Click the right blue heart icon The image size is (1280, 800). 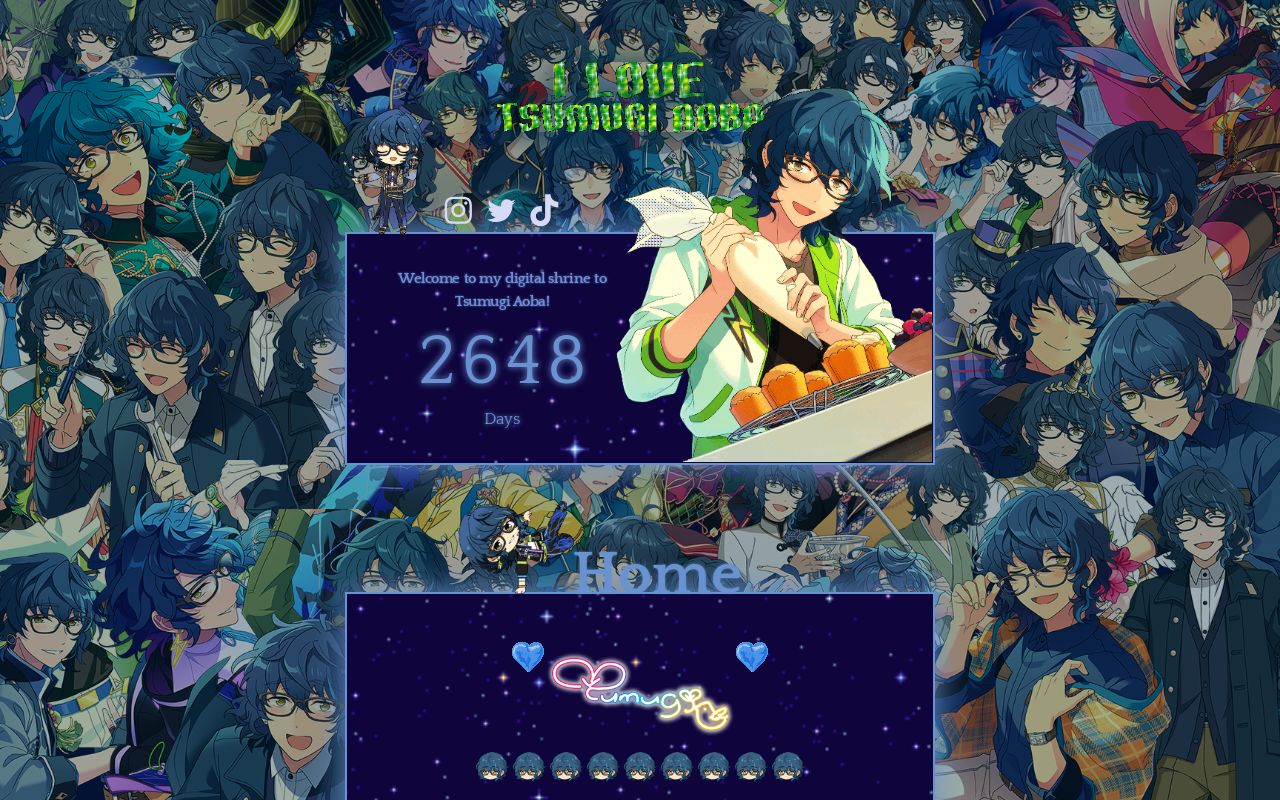752,656
